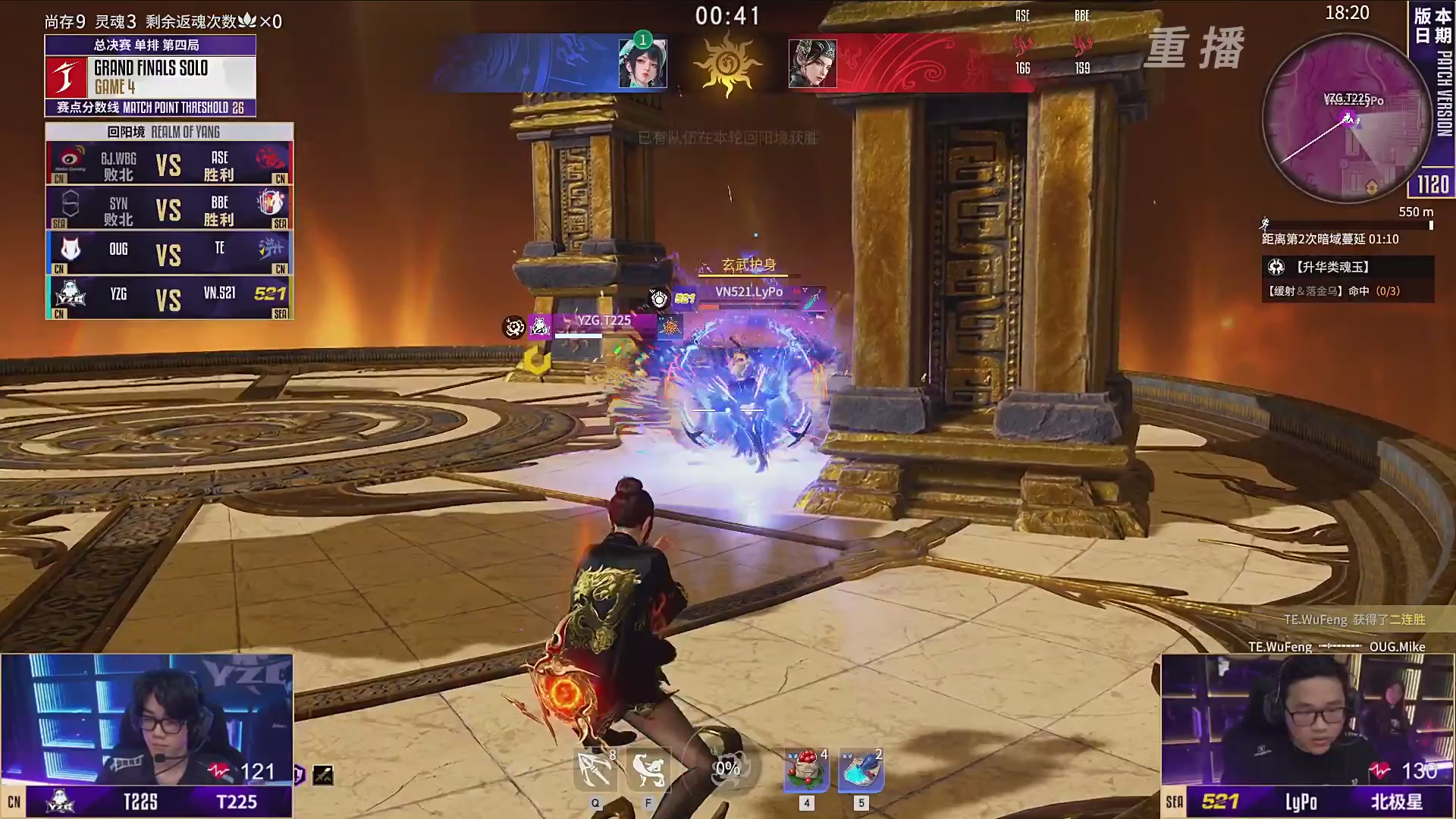Select the SYN vs BBE match row
This screenshot has height=819, width=1456.
[169, 209]
